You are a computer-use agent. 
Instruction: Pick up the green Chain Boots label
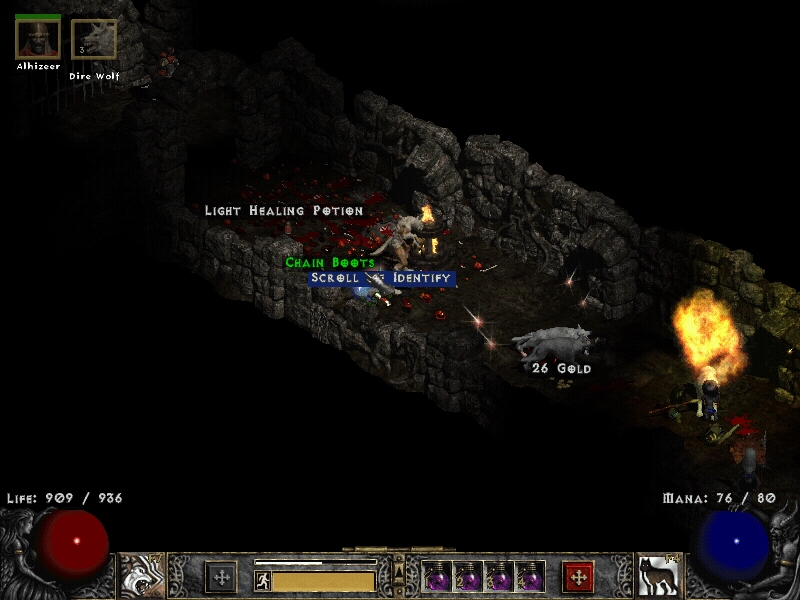[330, 262]
